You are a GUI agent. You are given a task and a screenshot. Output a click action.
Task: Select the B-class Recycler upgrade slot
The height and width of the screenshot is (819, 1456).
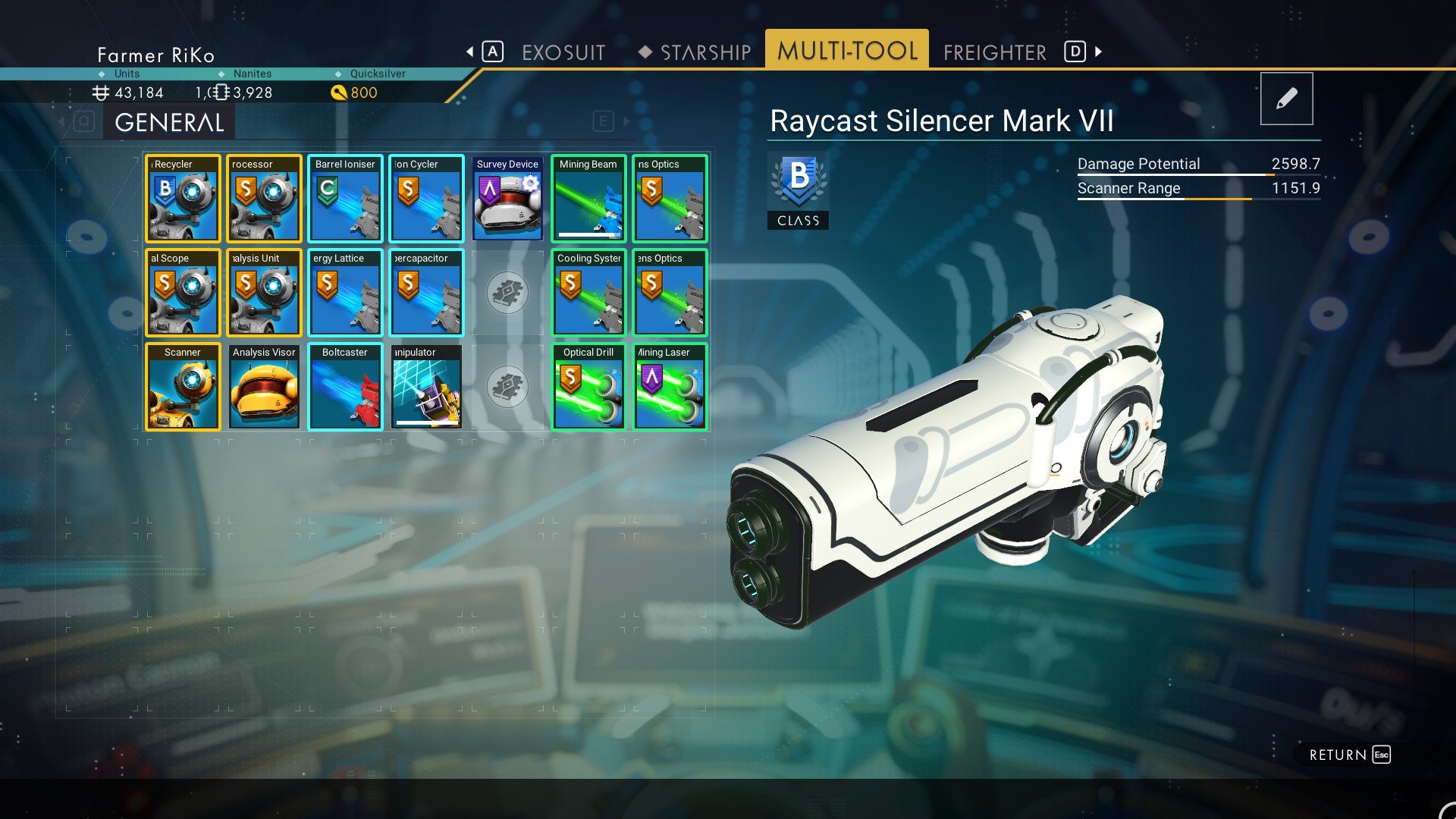[x=183, y=199]
